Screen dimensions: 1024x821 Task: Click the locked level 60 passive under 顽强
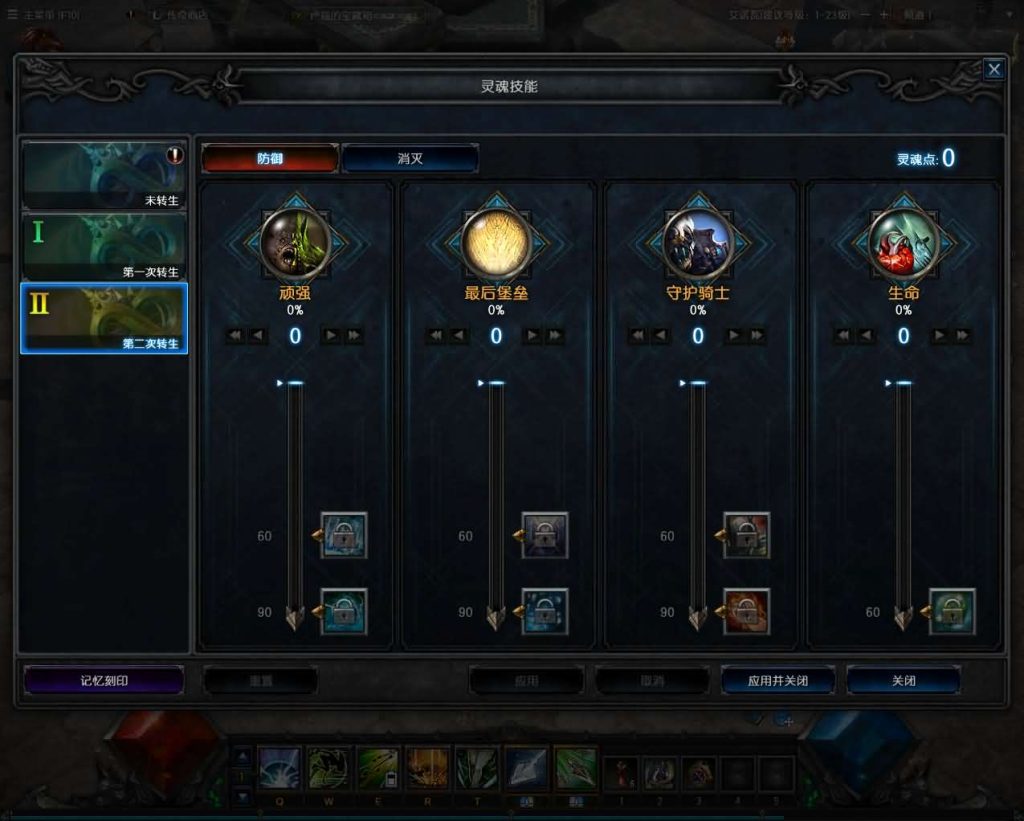344,536
